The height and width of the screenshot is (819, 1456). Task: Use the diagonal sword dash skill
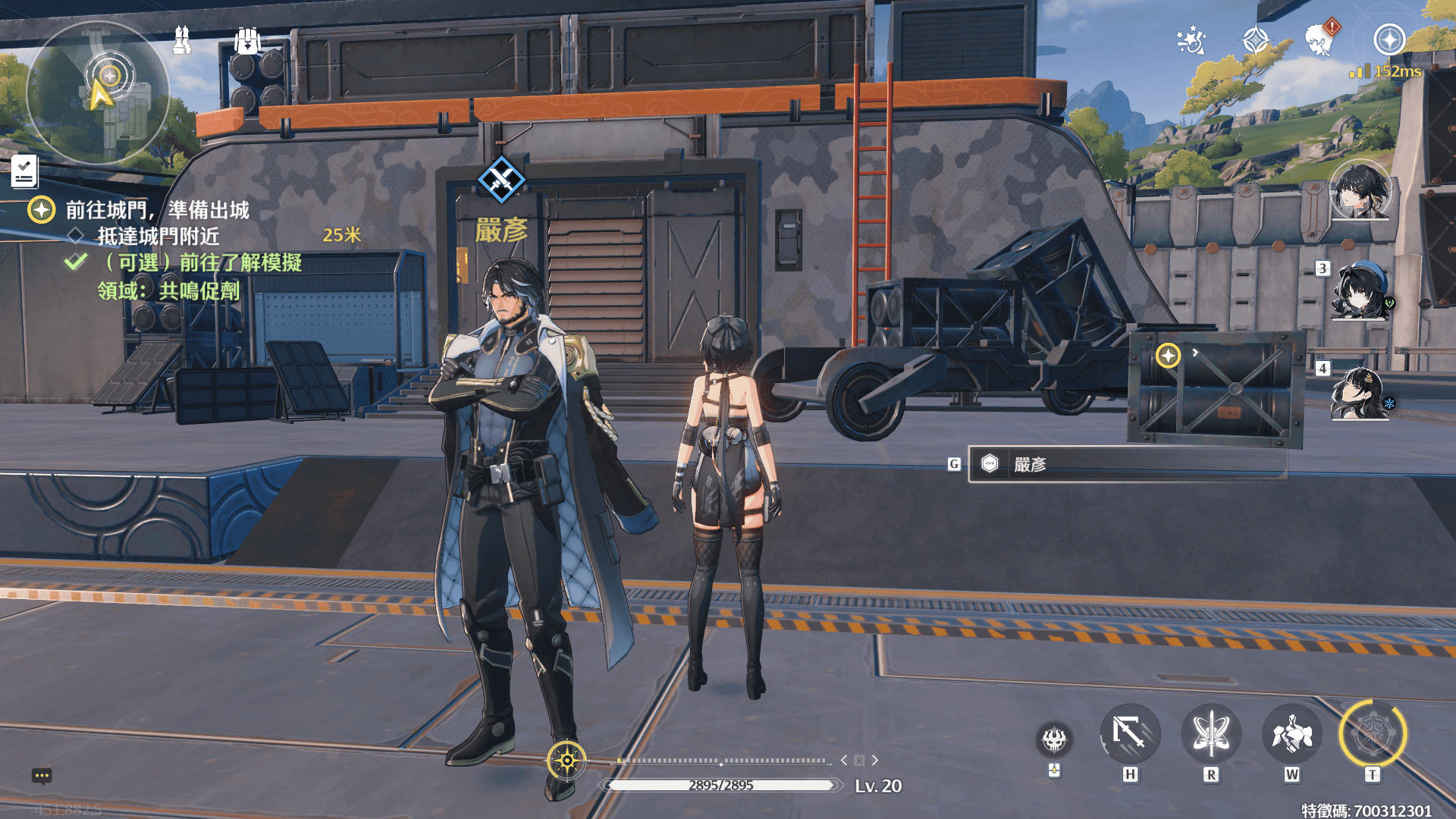1130,734
